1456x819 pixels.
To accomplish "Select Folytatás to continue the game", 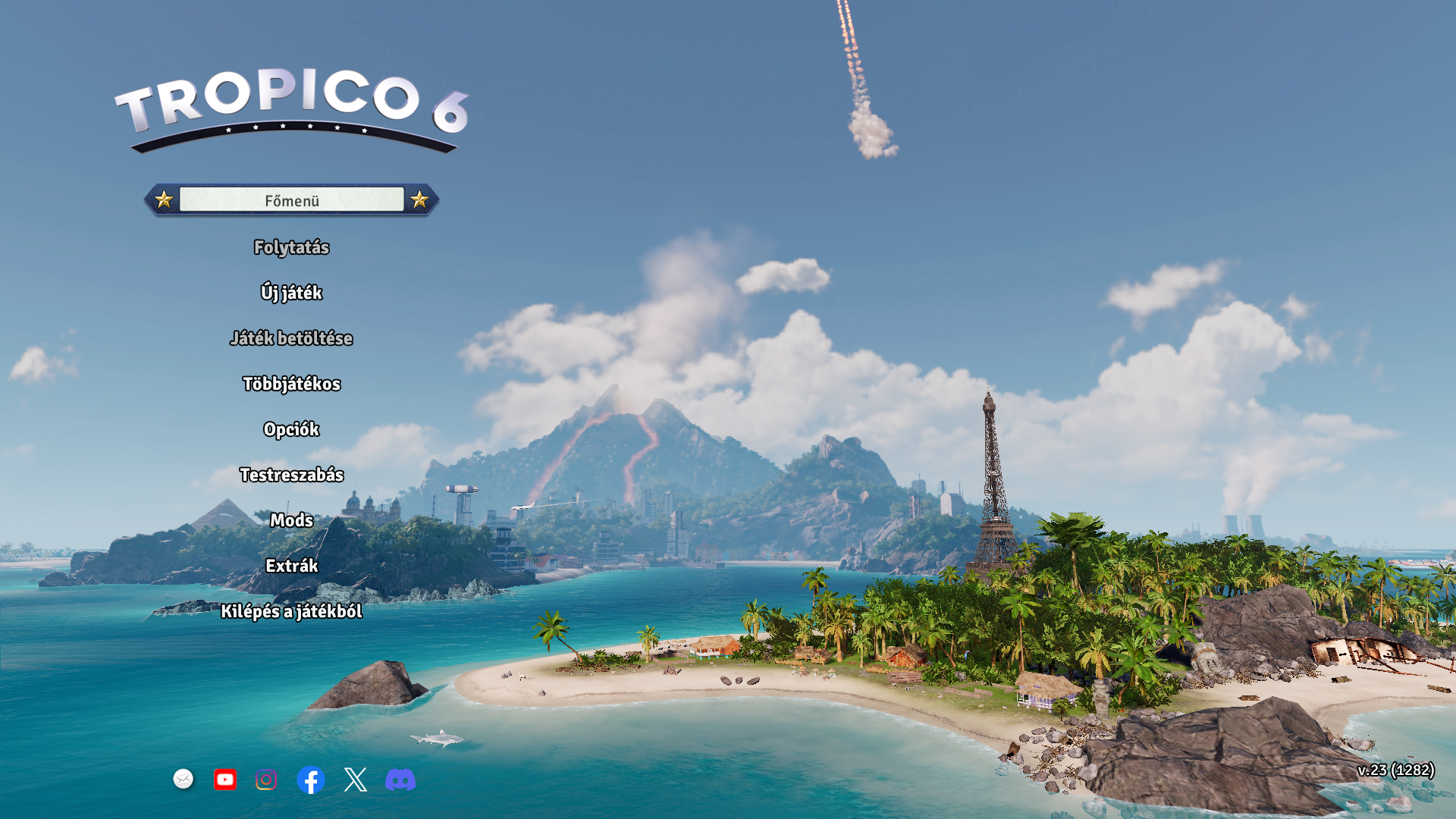I will [291, 247].
